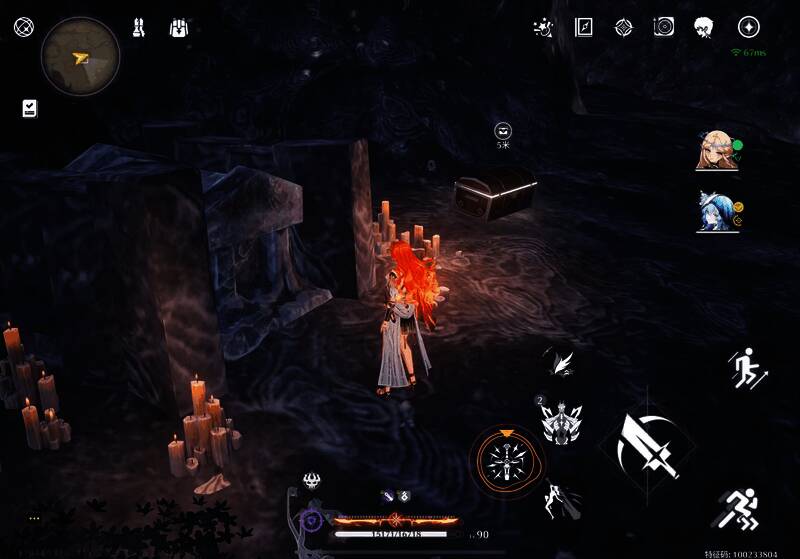Open the character head profile icon

coord(704,27)
